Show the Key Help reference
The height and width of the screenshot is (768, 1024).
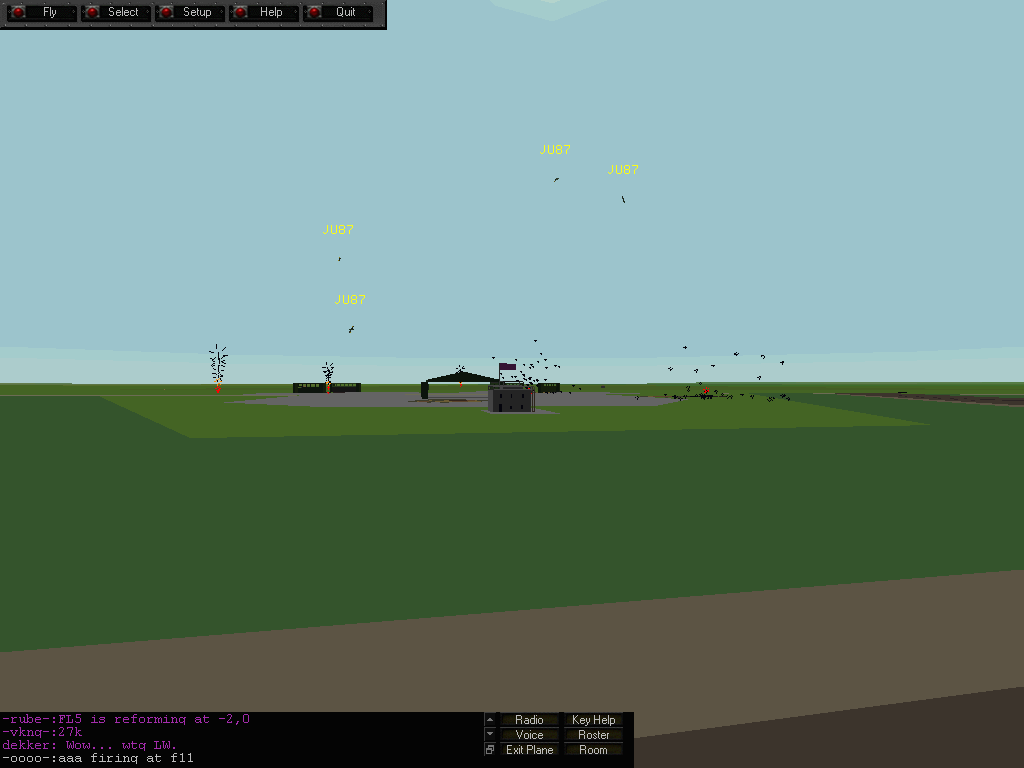pos(593,720)
